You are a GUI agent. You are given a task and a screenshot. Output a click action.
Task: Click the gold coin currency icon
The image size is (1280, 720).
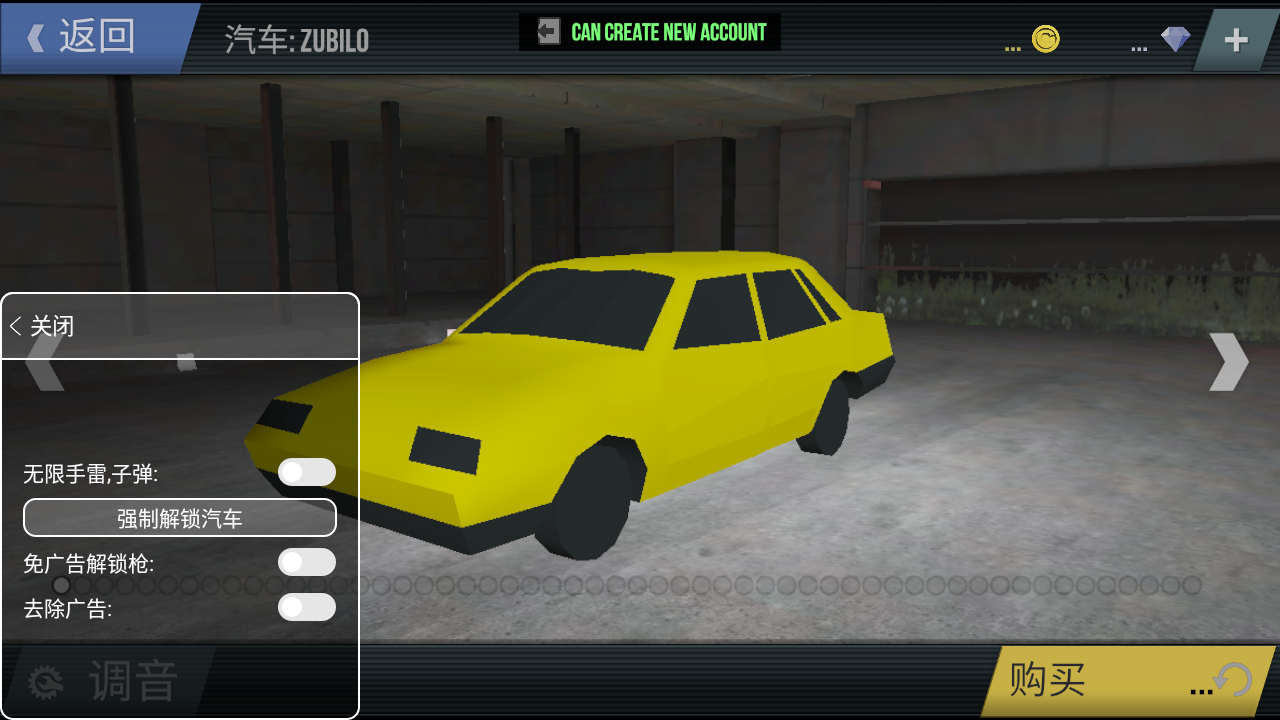(1046, 40)
